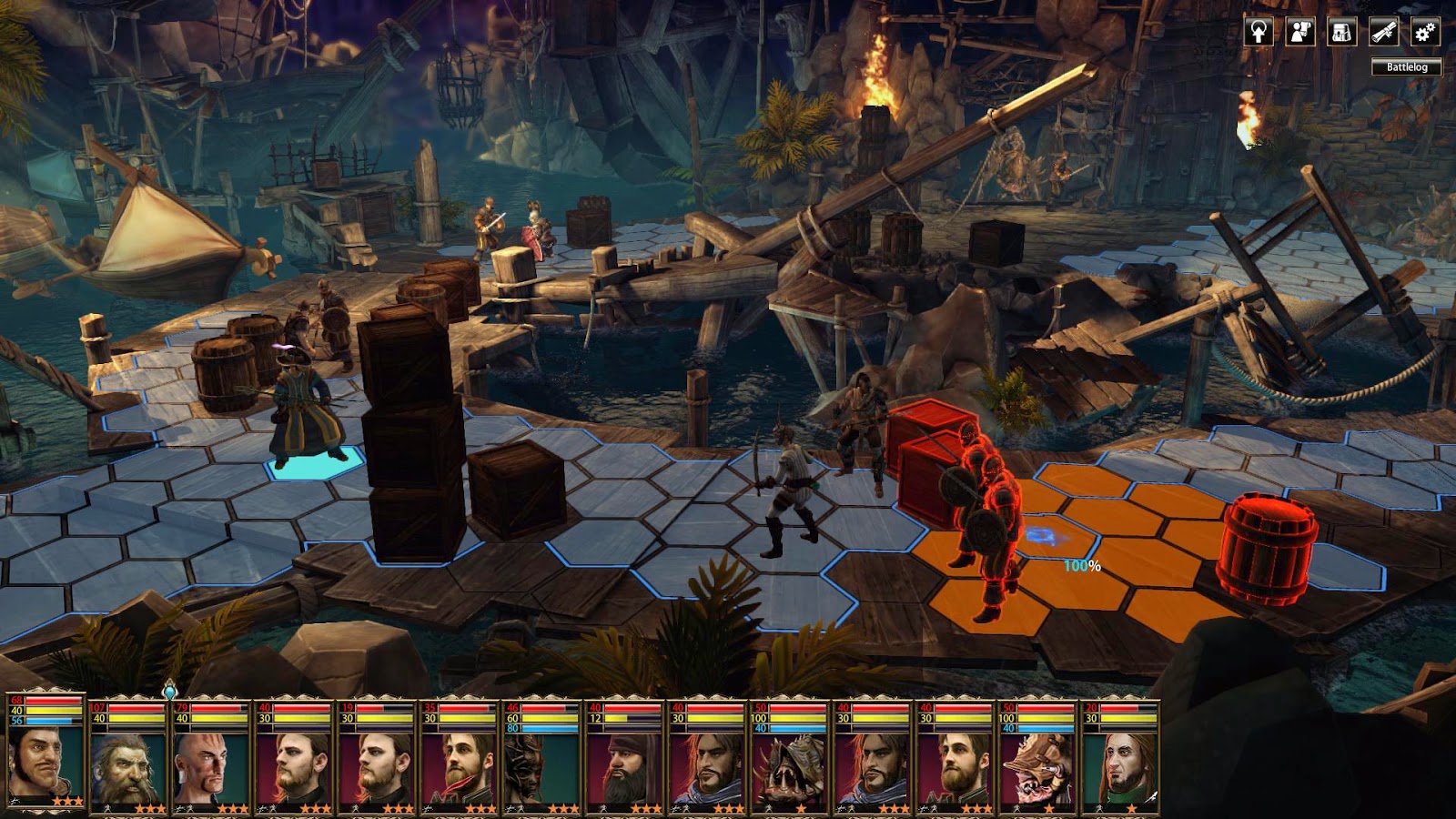The image size is (1456, 819).
Task: Open the Battlelog
Action: coord(1406,66)
